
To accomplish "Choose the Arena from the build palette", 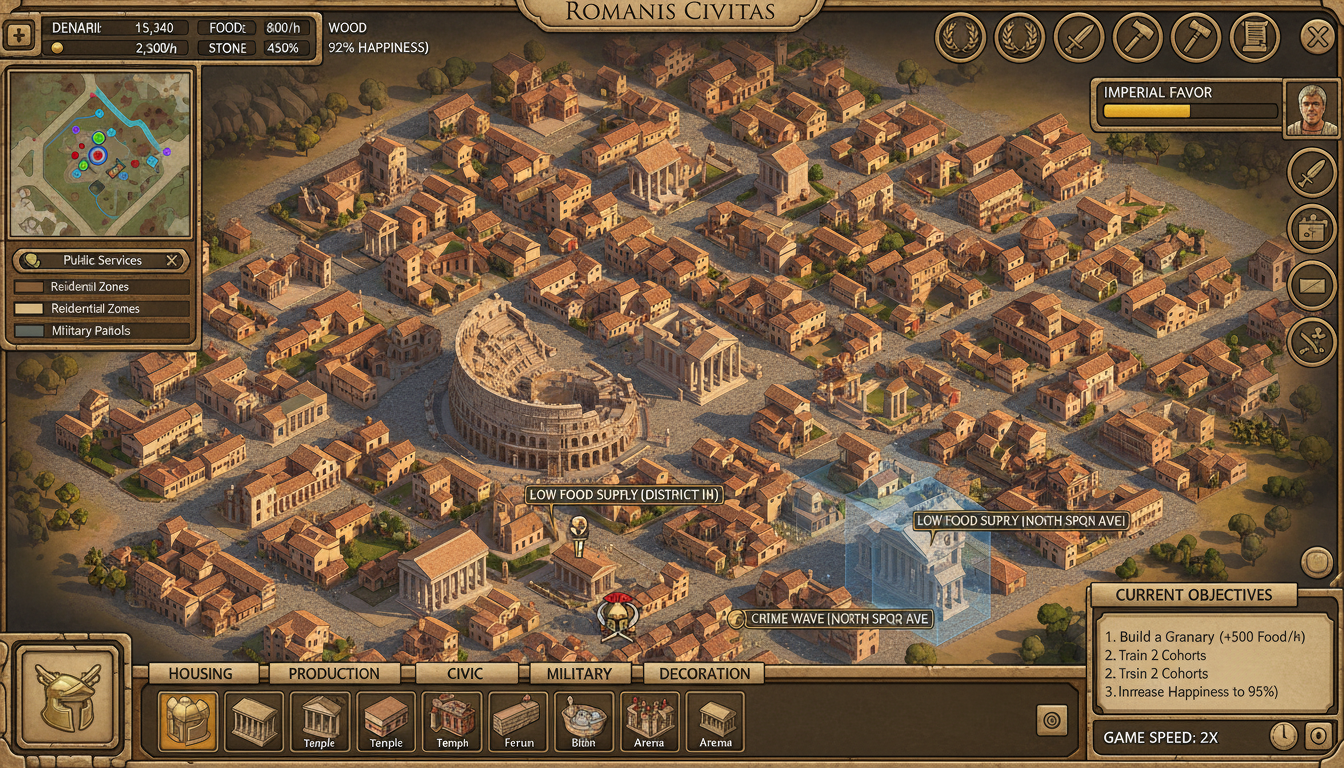I will pyautogui.click(x=649, y=722).
